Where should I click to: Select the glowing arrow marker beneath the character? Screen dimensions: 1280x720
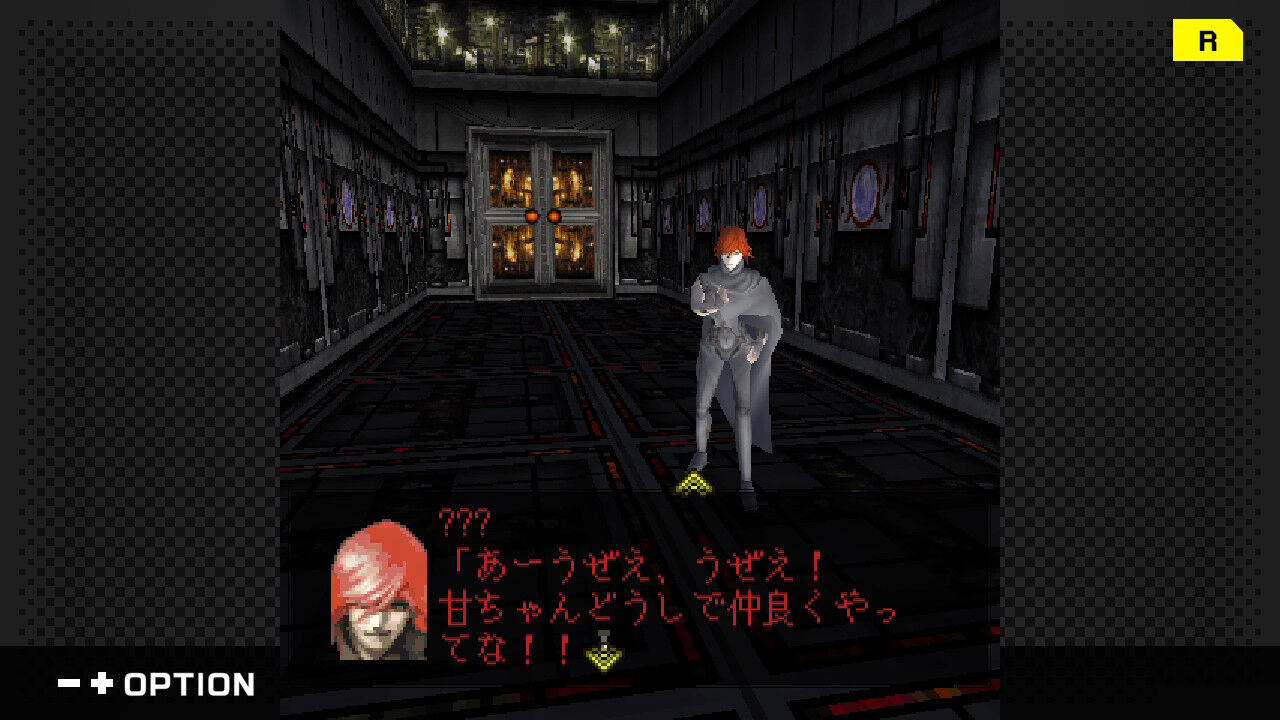click(x=691, y=481)
